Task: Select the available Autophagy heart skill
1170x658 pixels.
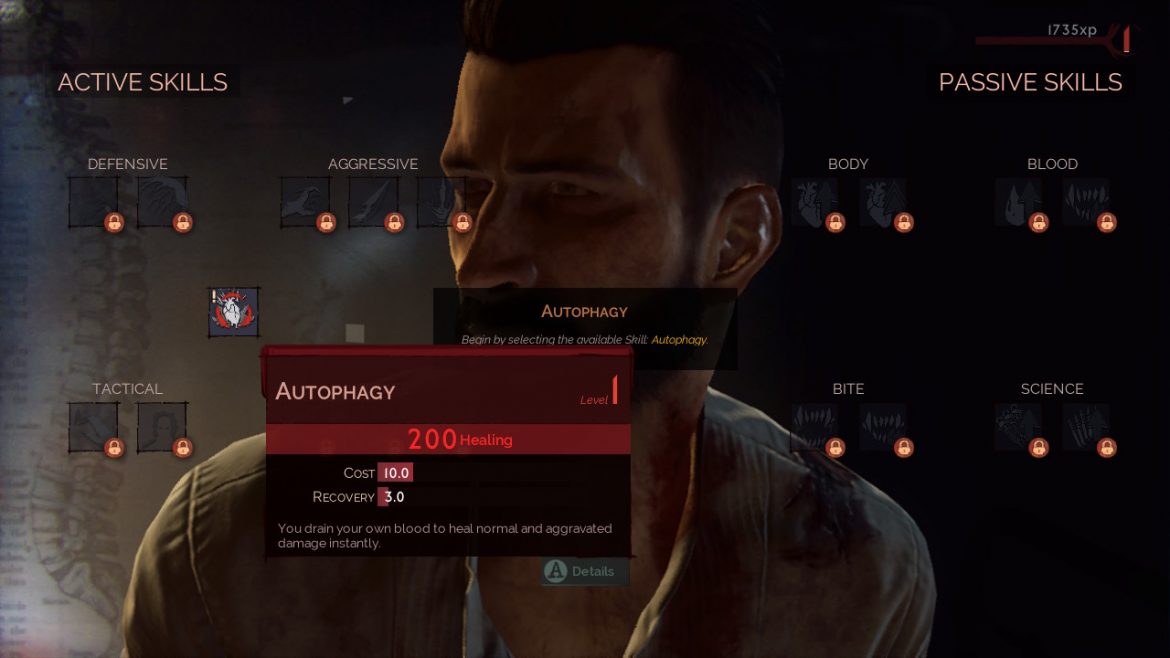Action: point(234,312)
